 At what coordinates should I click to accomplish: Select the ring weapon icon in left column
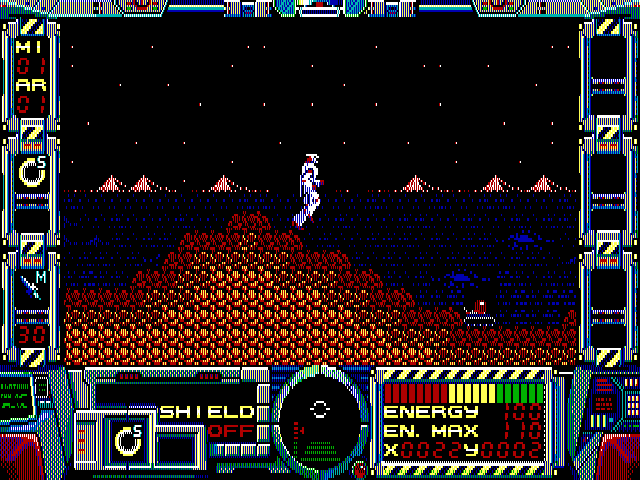click(x=32, y=172)
